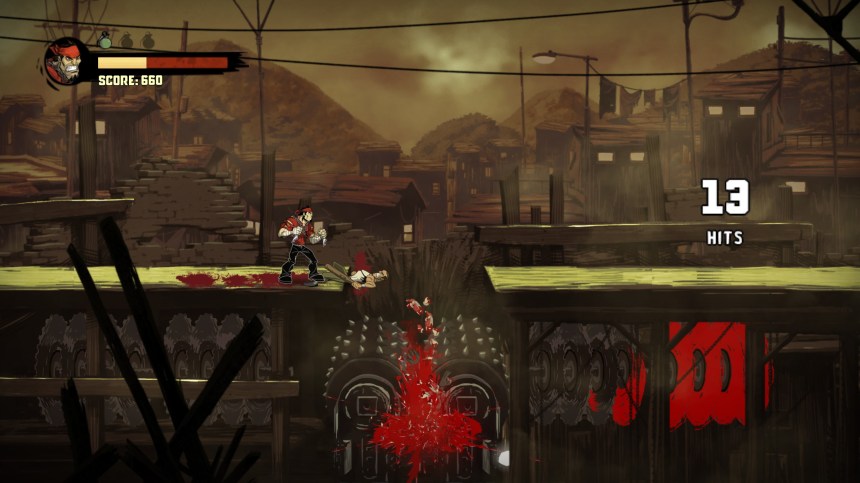Click Shank's character portrait
This screenshot has height=483, width=860.
66,62
